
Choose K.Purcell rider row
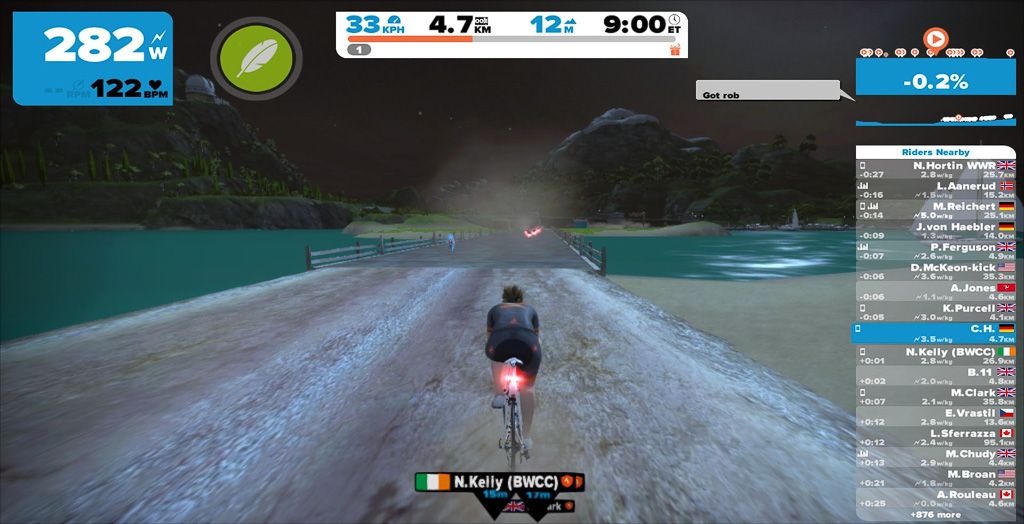pos(935,313)
